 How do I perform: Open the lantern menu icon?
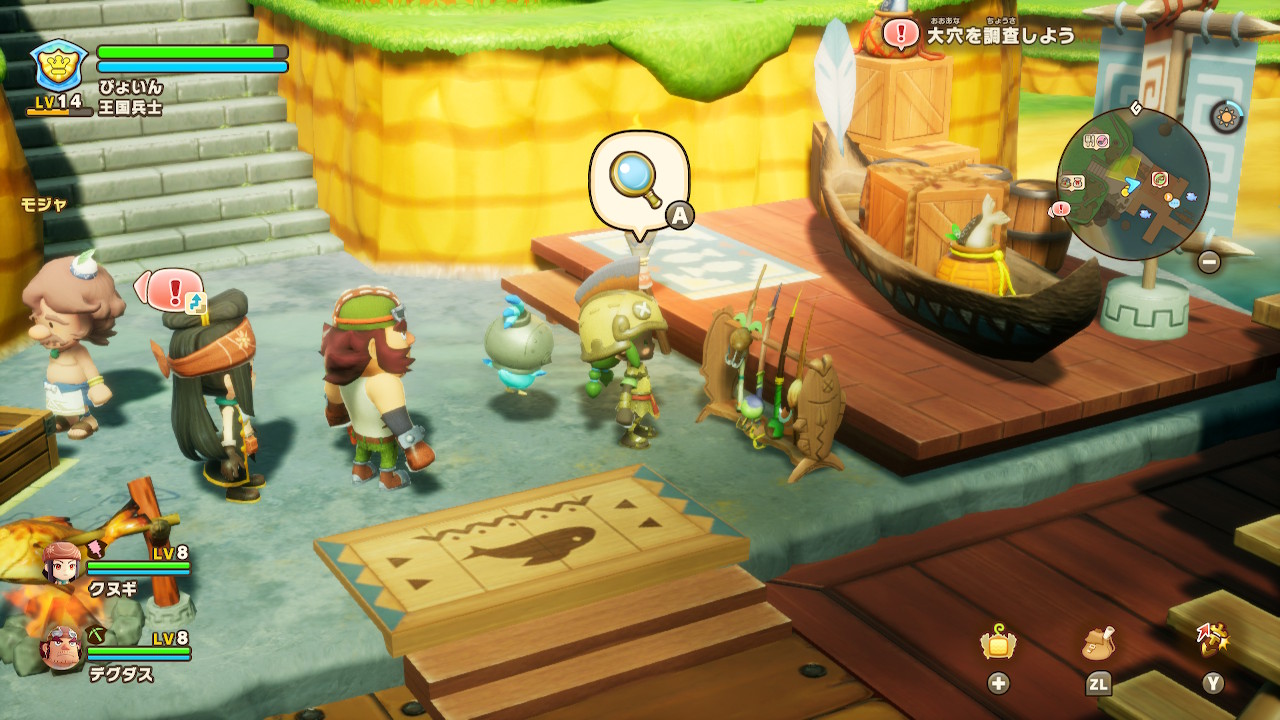[x=998, y=645]
